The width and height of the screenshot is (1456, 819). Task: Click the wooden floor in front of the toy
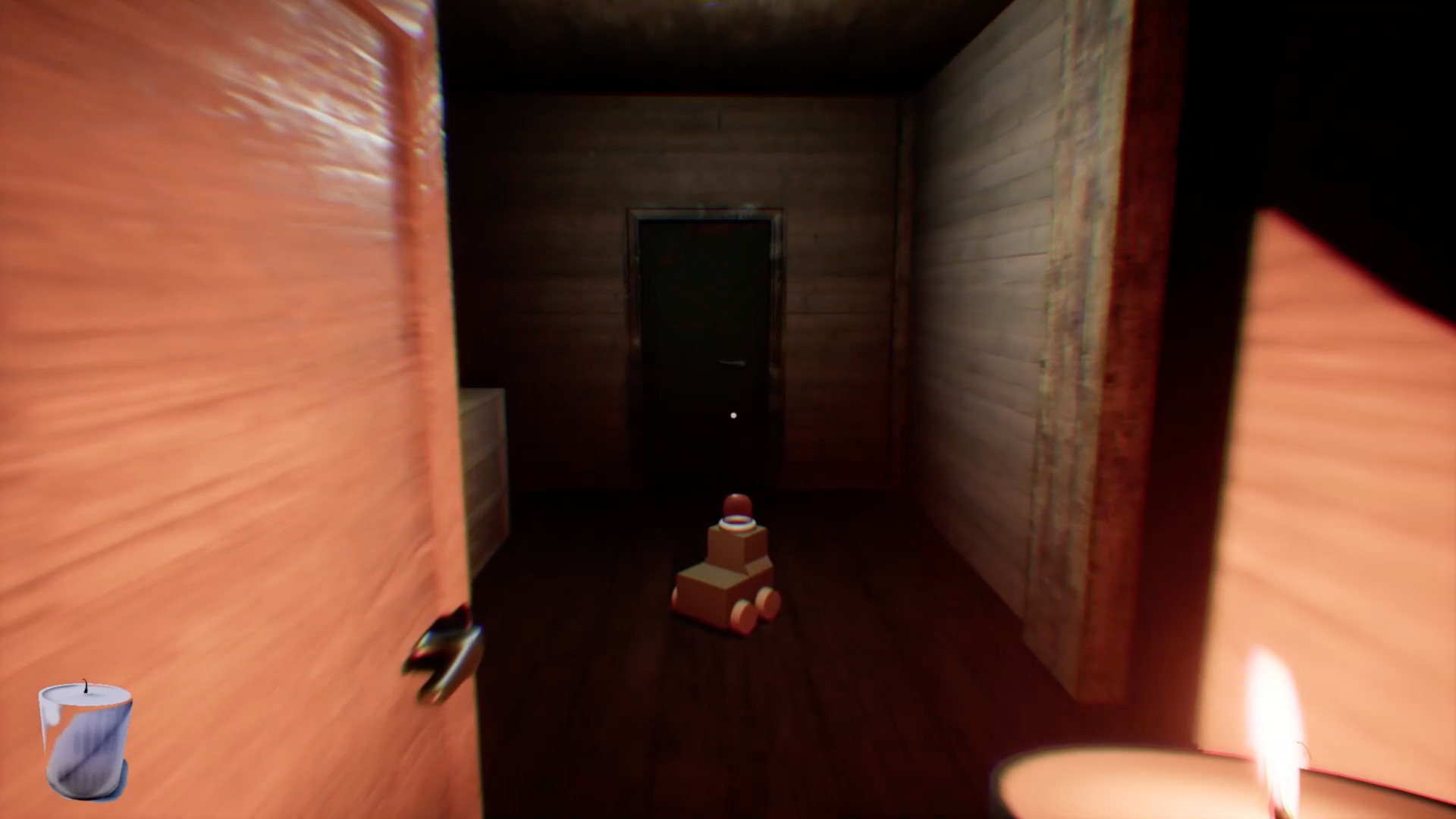[x=720, y=698]
